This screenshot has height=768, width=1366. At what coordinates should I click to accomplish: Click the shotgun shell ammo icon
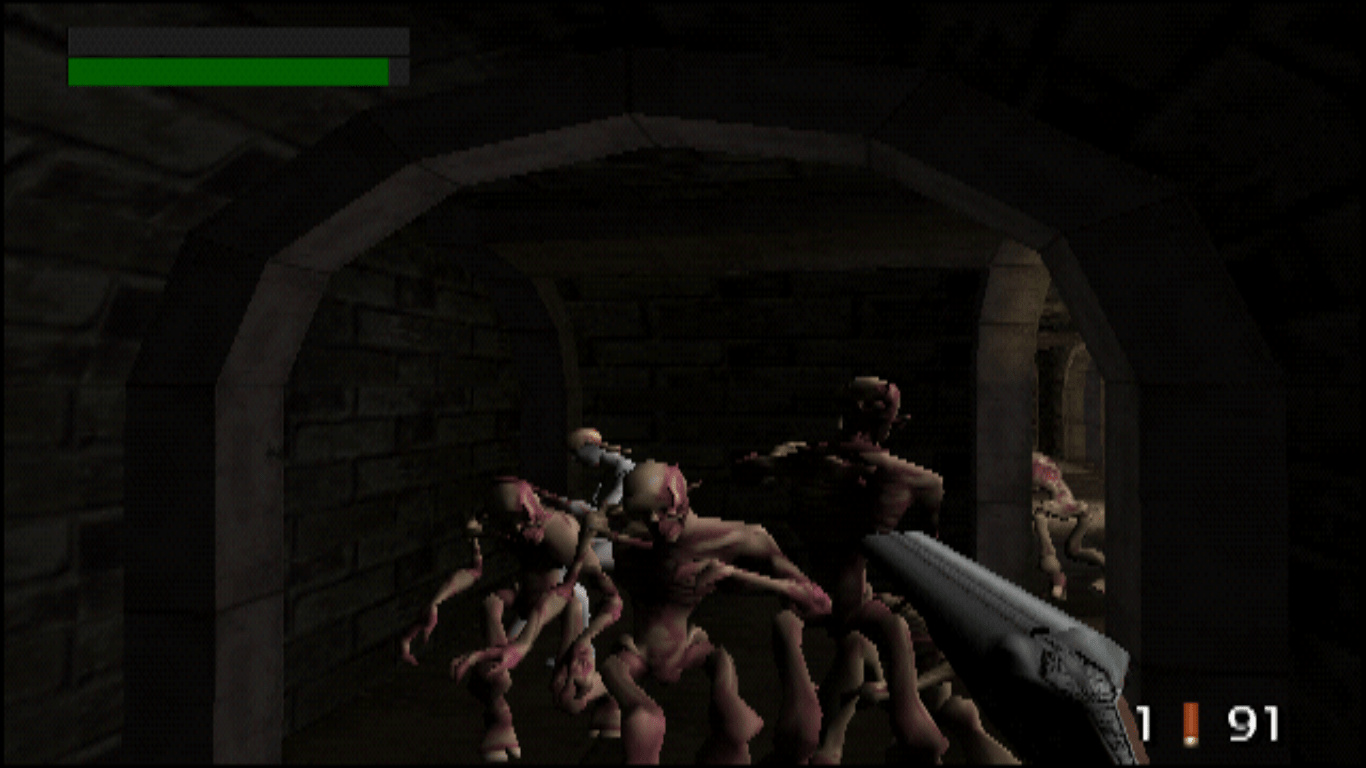tap(1190, 723)
